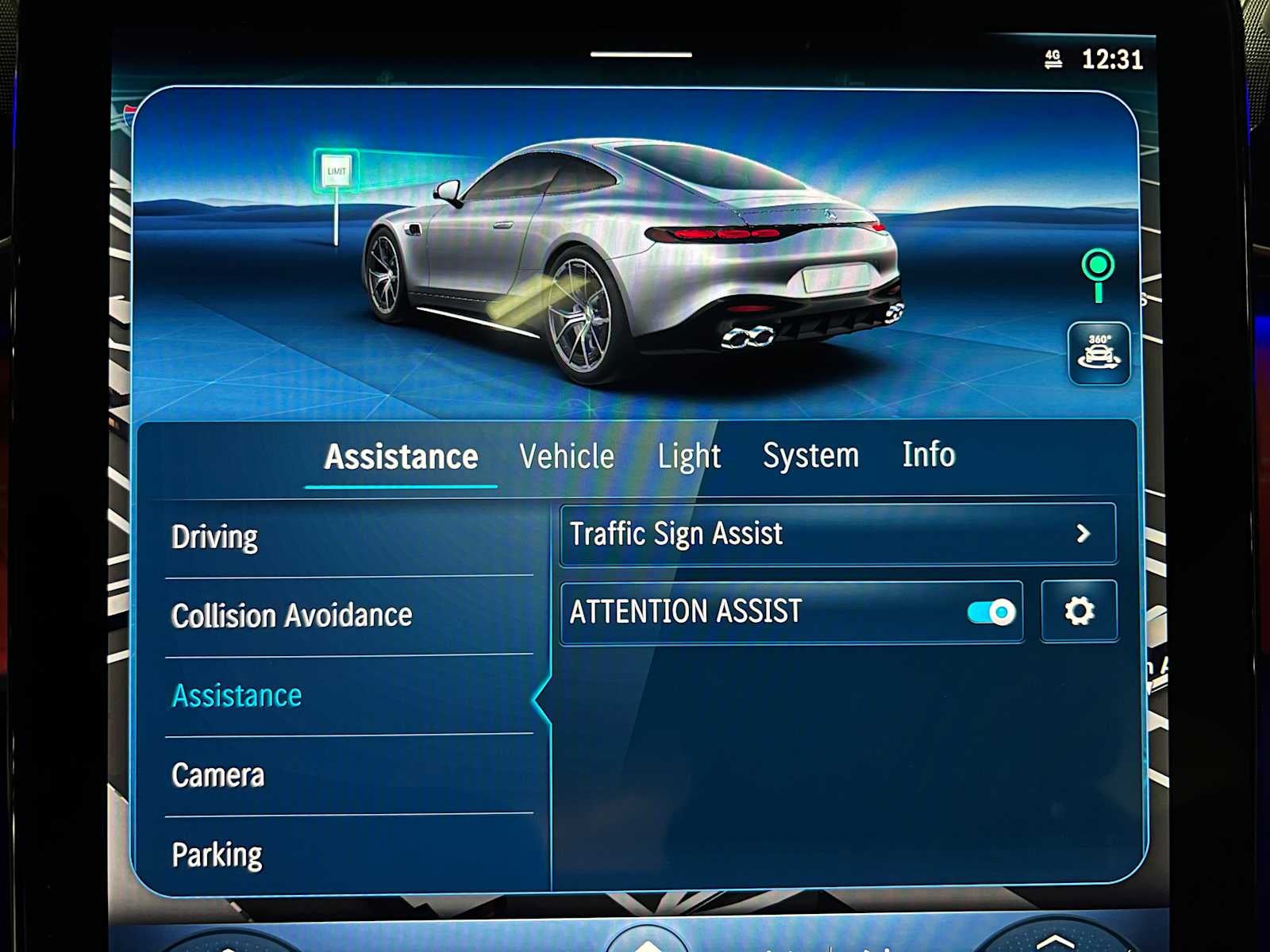Switch to the Vehicle tab
The image size is (1270, 952).
tap(566, 456)
